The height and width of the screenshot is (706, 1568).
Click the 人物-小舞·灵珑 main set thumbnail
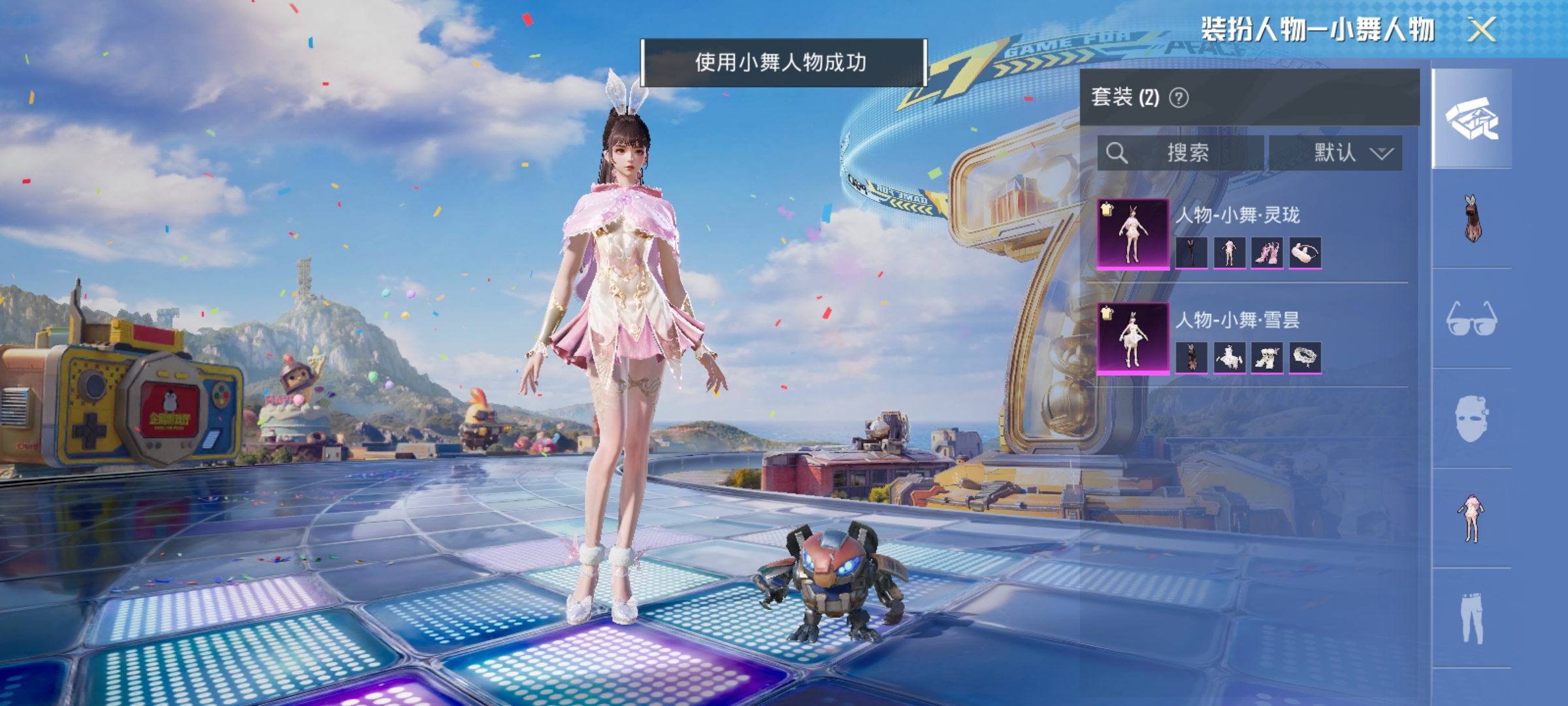(x=1133, y=233)
